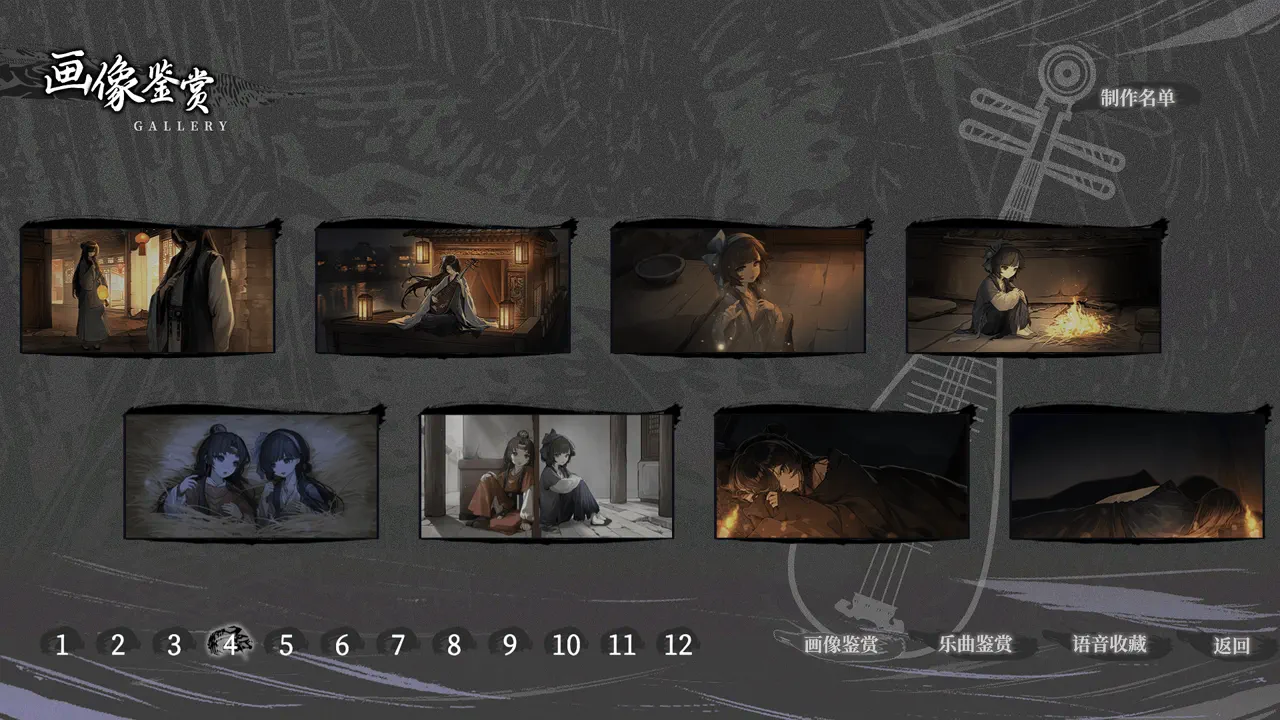This screenshot has height=720, width=1280.
Task: Open the girl with hair ribbon portrait
Action: coord(738,289)
